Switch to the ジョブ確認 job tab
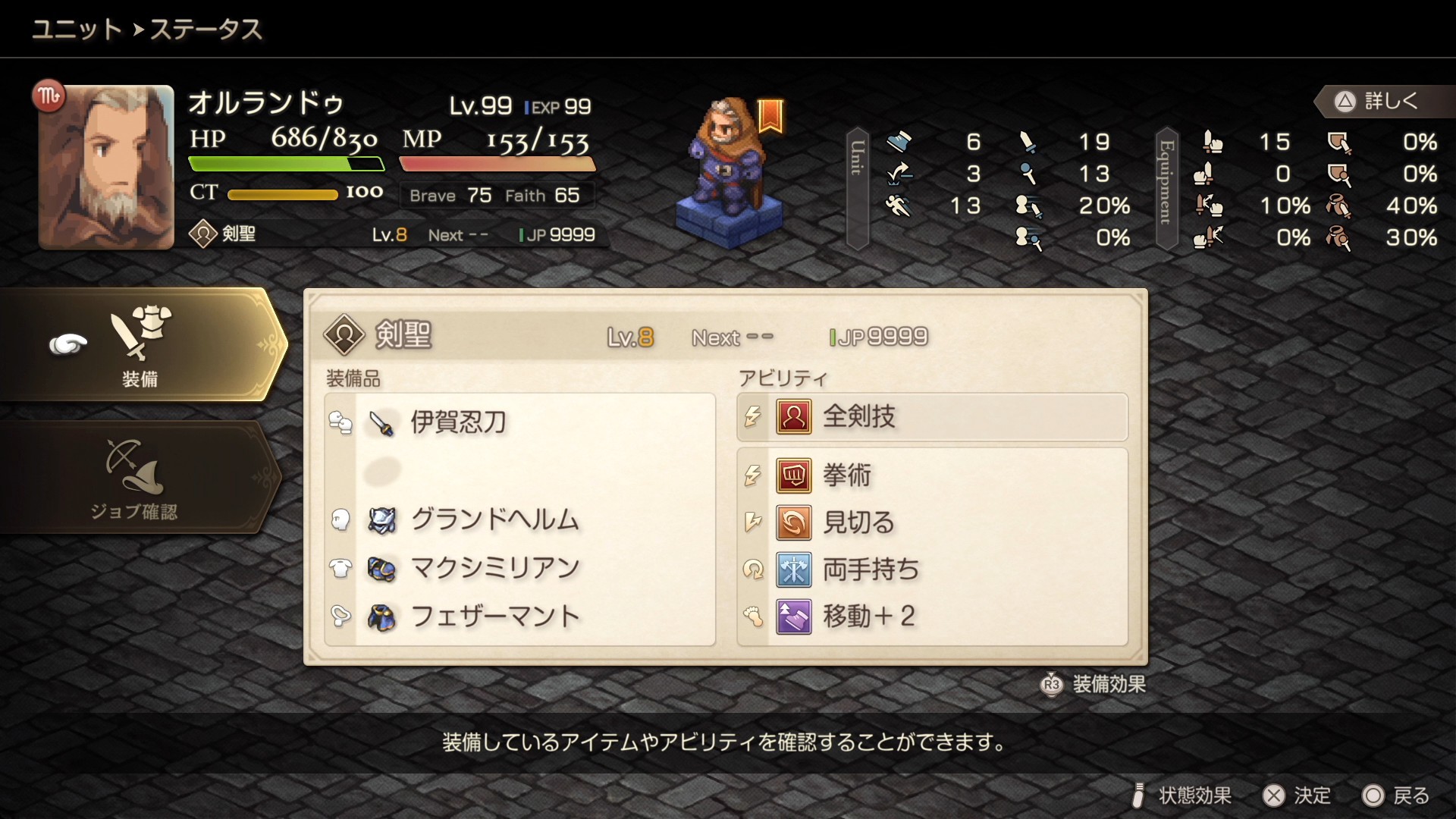This screenshot has height=819, width=1456. click(135, 478)
